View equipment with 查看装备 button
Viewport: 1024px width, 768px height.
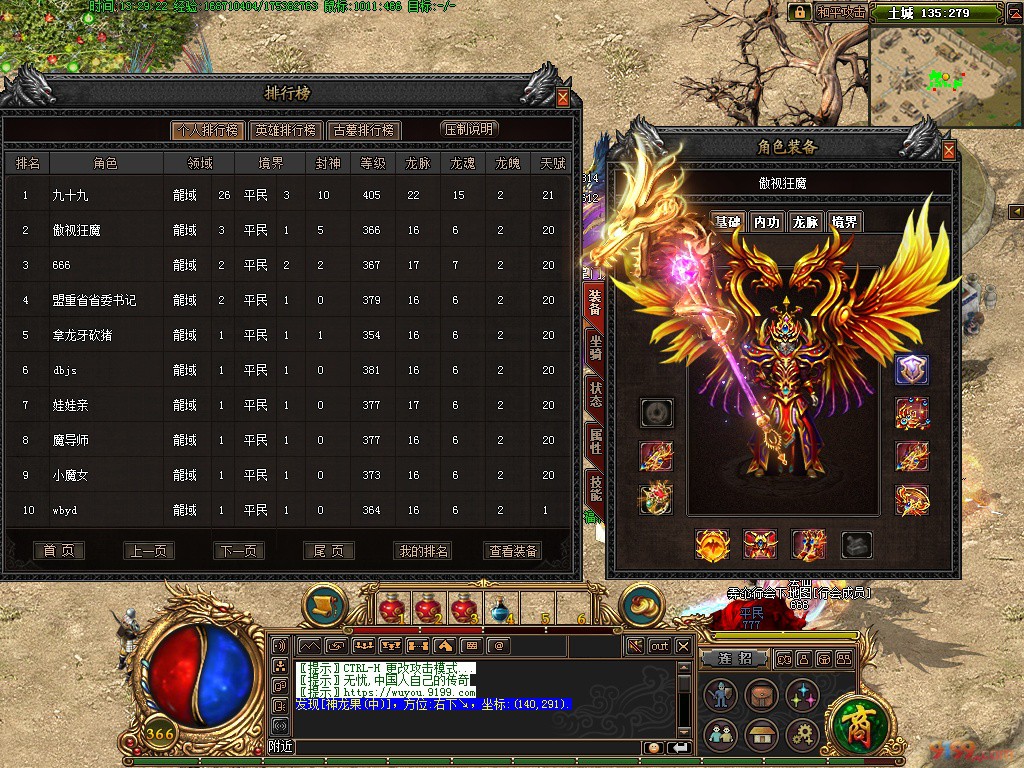[513, 551]
